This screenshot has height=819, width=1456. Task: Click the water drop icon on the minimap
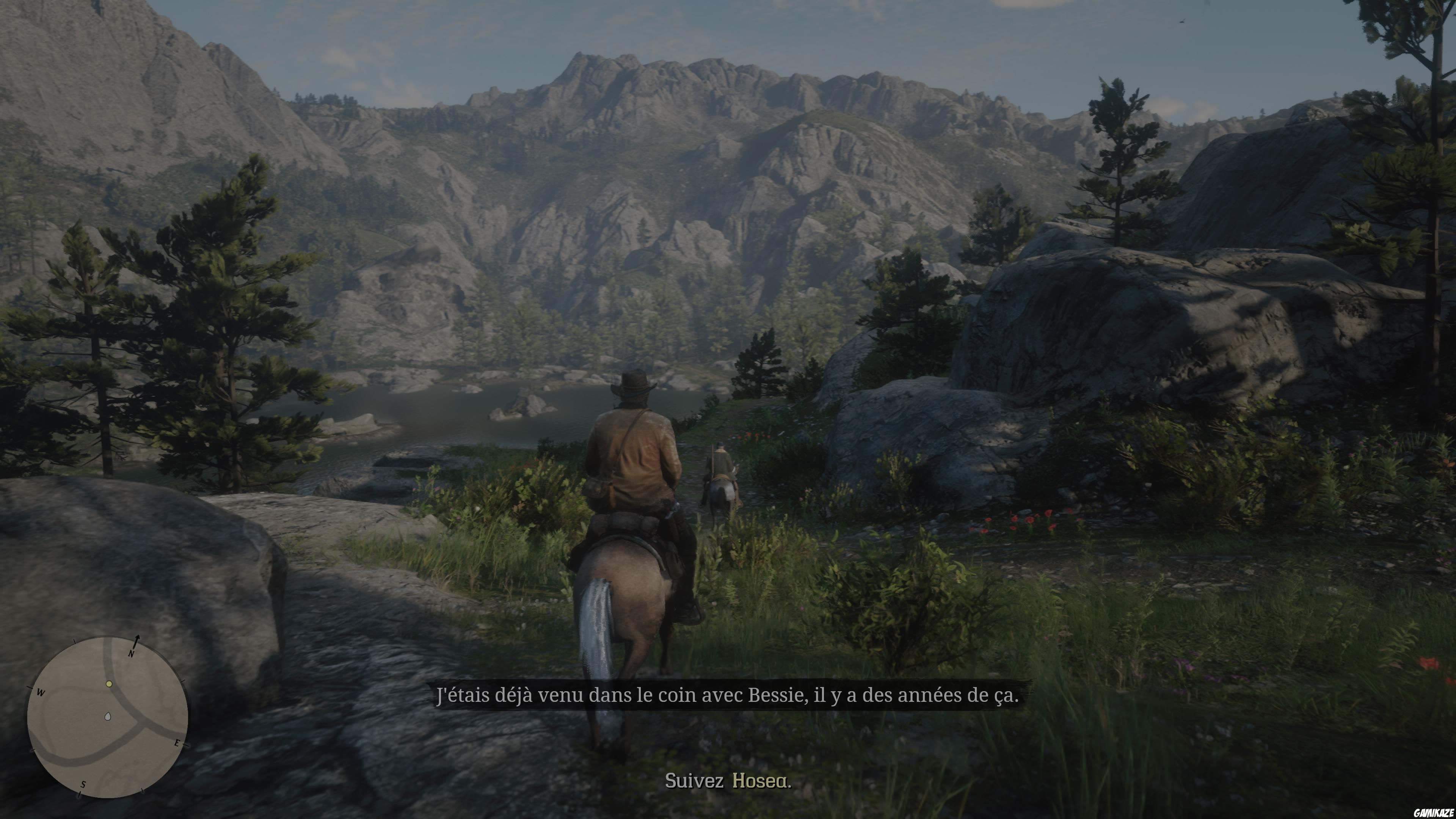(x=108, y=716)
